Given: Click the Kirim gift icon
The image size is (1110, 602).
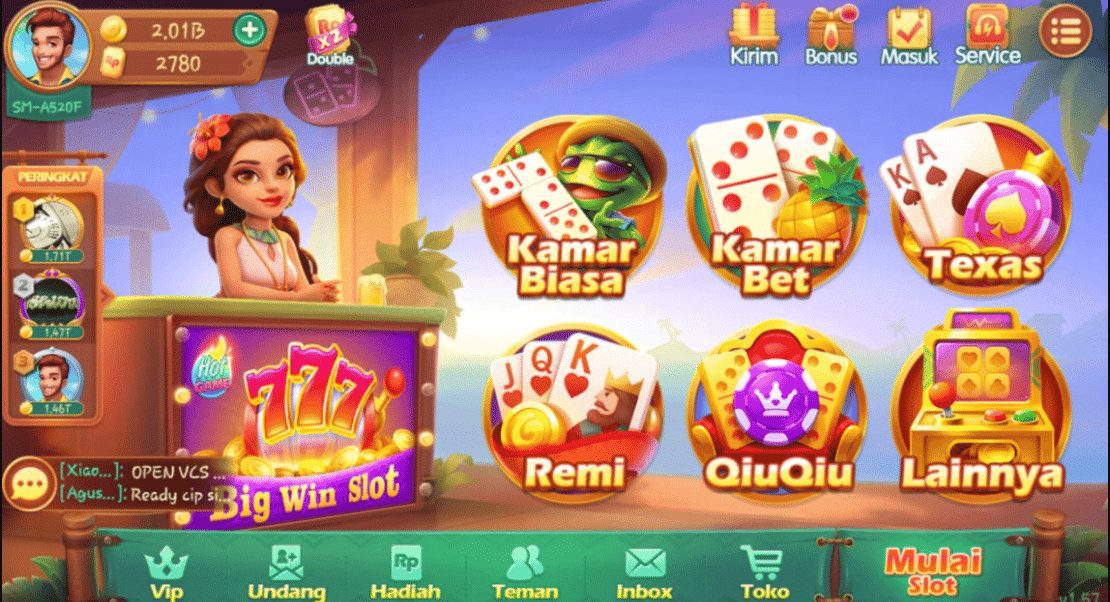Looking at the screenshot, I should click(x=754, y=34).
